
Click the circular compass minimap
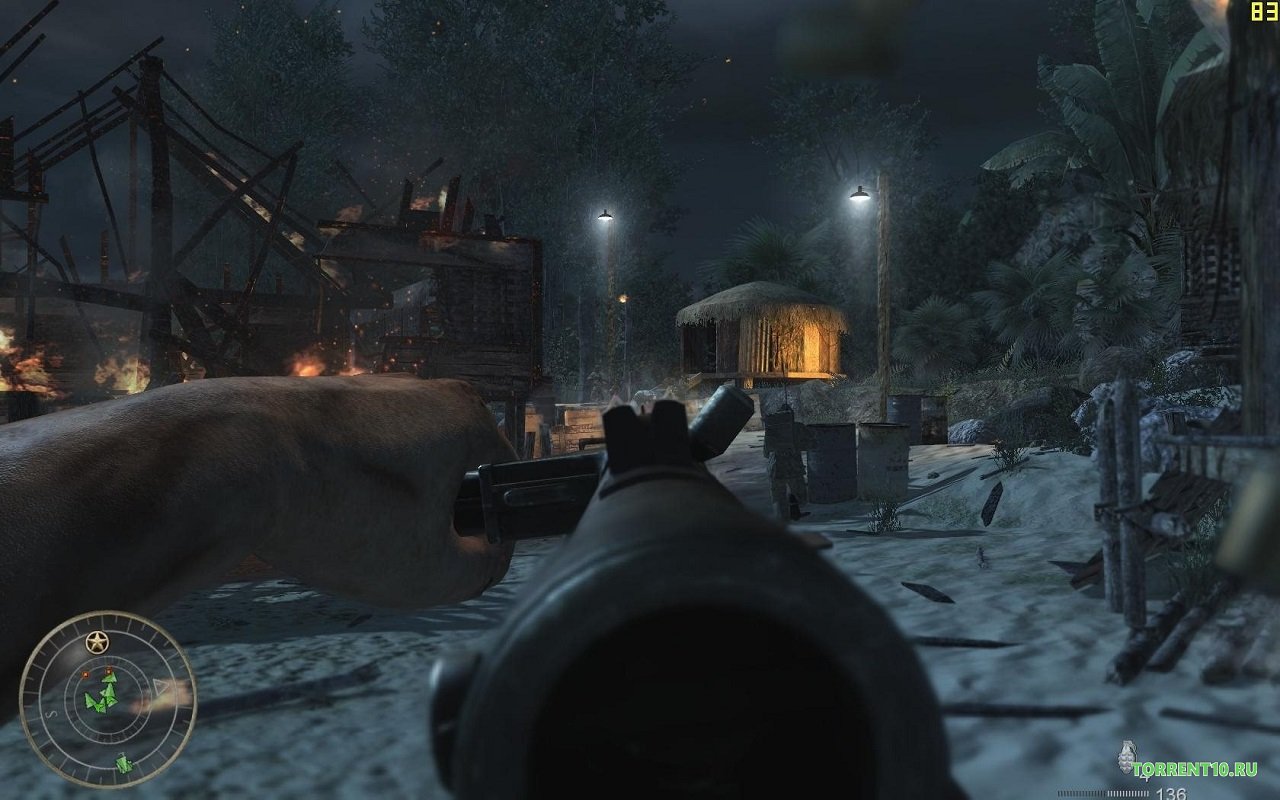[108, 699]
